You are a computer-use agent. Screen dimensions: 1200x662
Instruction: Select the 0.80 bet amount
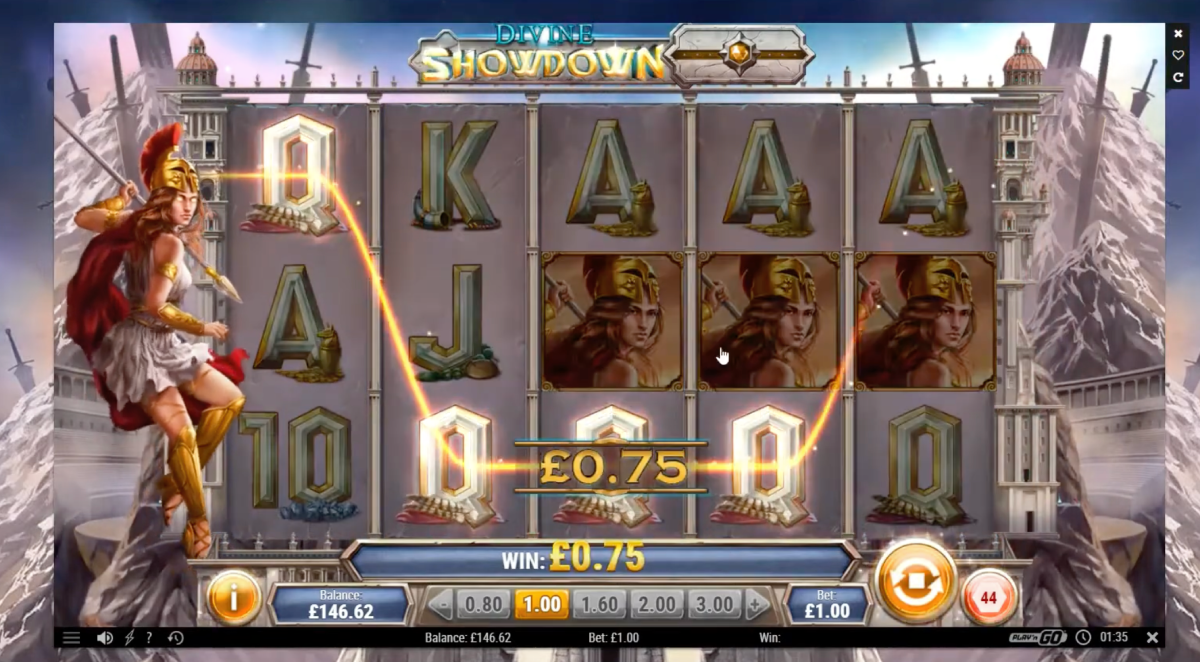click(x=483, y=605)
